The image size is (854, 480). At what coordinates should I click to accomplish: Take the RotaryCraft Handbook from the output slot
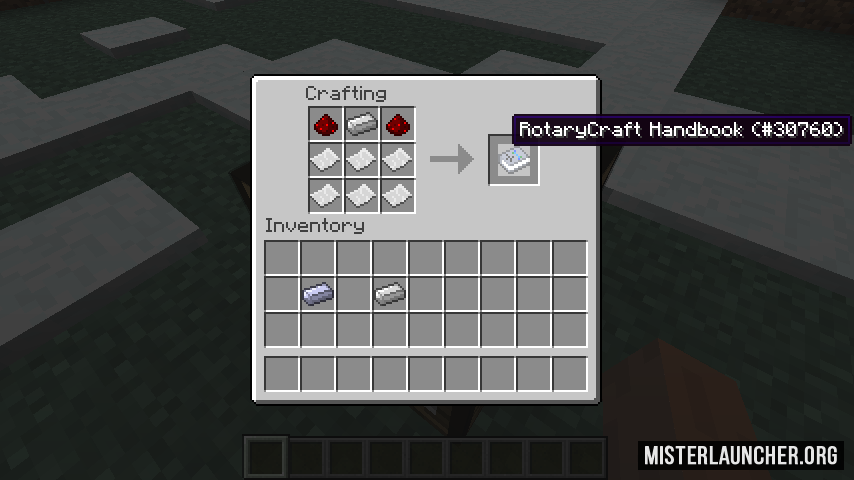[514, 159]
